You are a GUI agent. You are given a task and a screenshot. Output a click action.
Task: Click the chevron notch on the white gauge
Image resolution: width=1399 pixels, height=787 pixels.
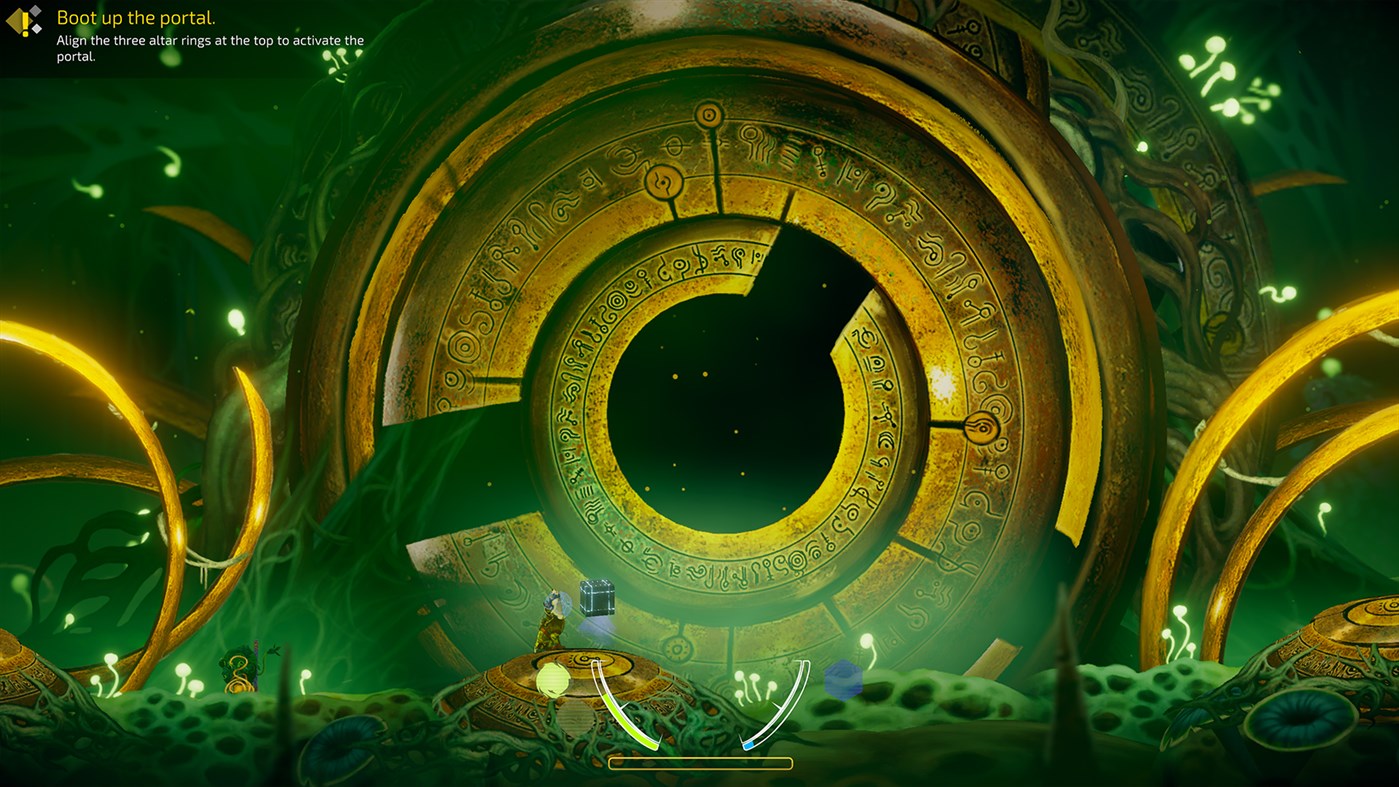coord(777,705)
